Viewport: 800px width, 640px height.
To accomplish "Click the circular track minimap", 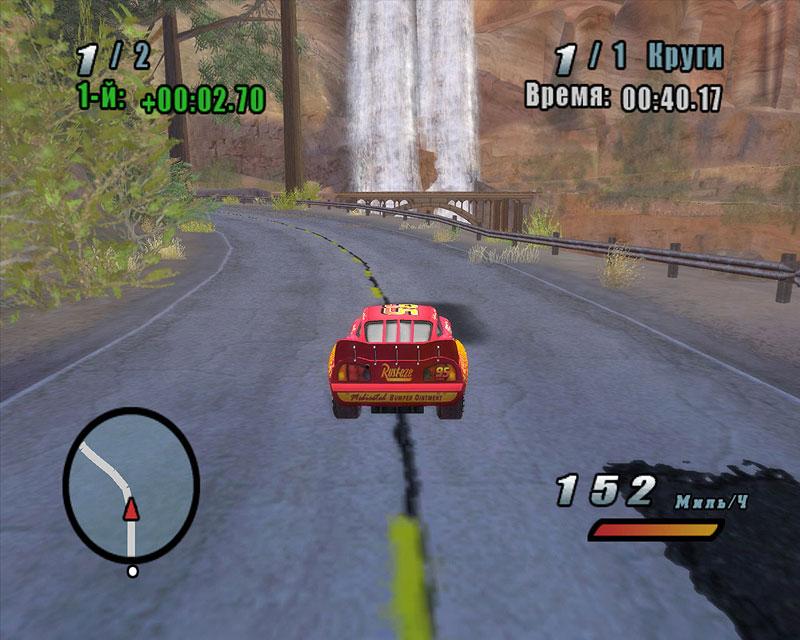I will (131, 484).
